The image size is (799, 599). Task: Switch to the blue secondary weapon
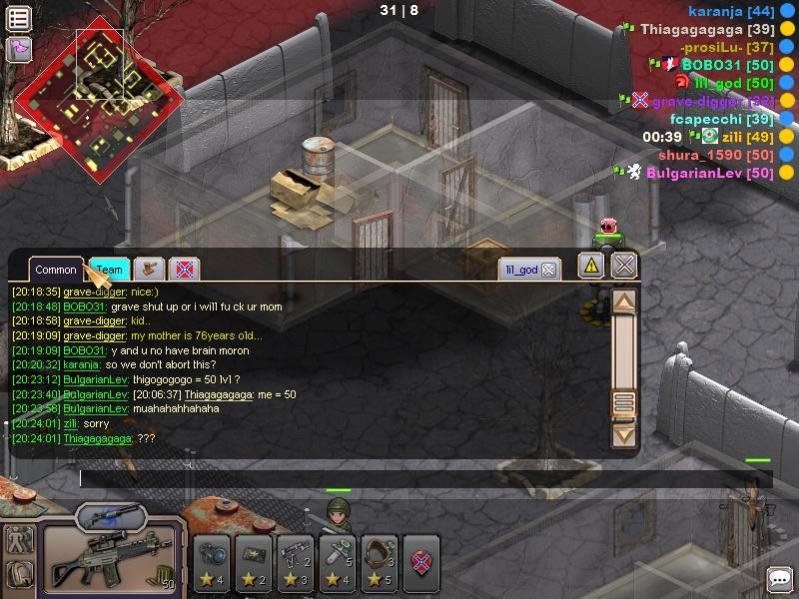point(110,517)
